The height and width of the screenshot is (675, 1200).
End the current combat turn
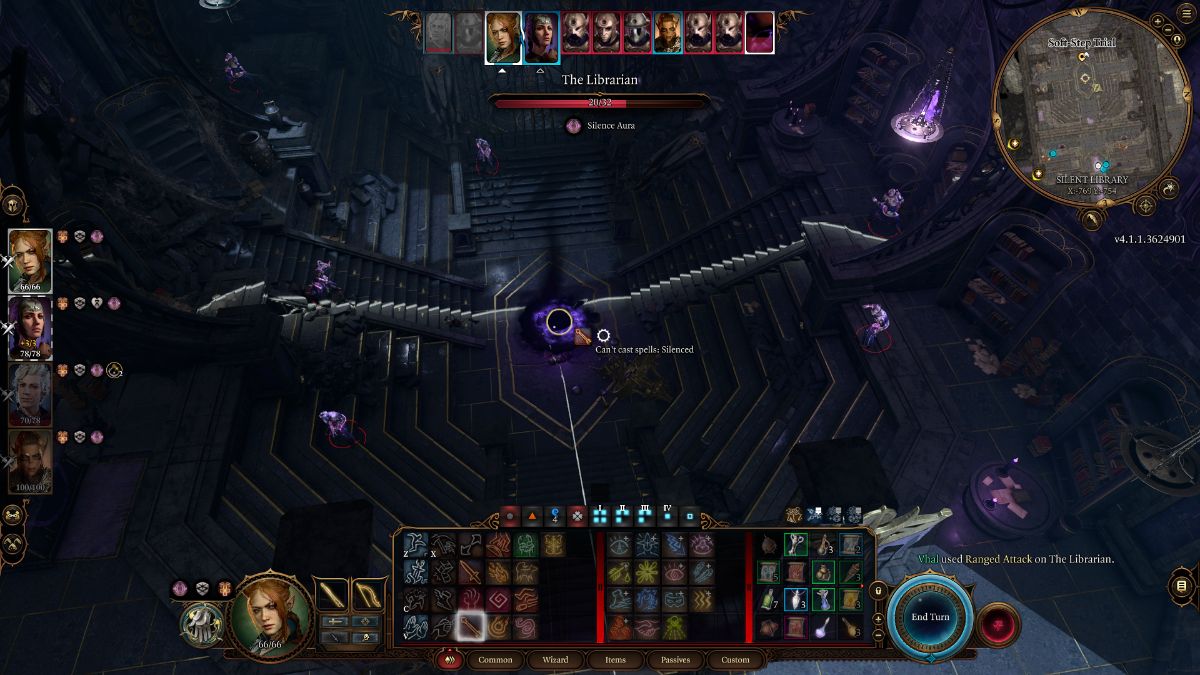point(929,617)
